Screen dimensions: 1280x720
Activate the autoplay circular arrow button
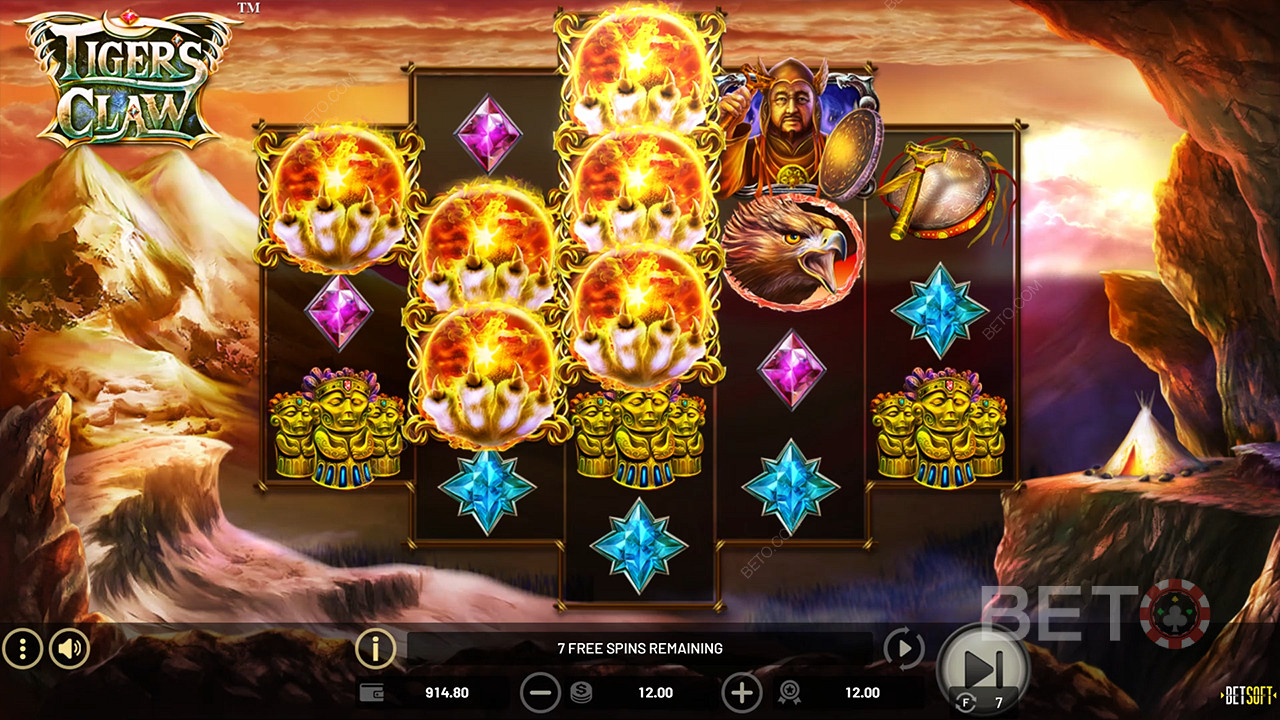tap(904, 650)
